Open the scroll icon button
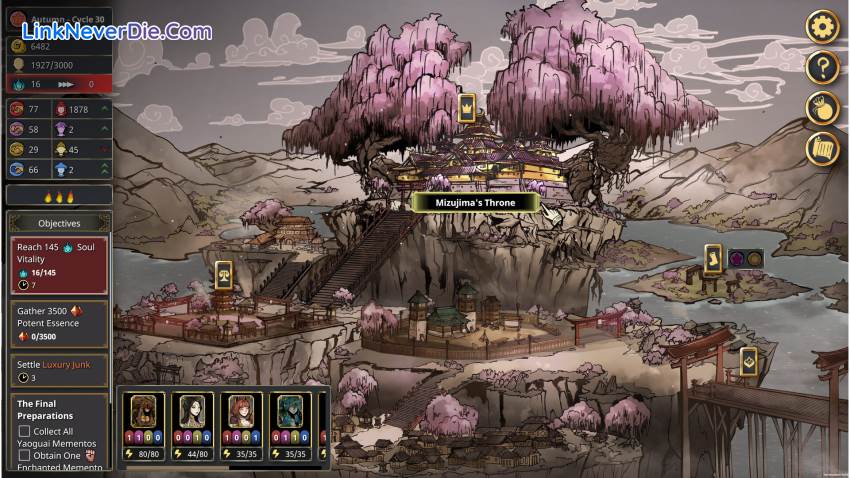 click(x=822, y=149)
